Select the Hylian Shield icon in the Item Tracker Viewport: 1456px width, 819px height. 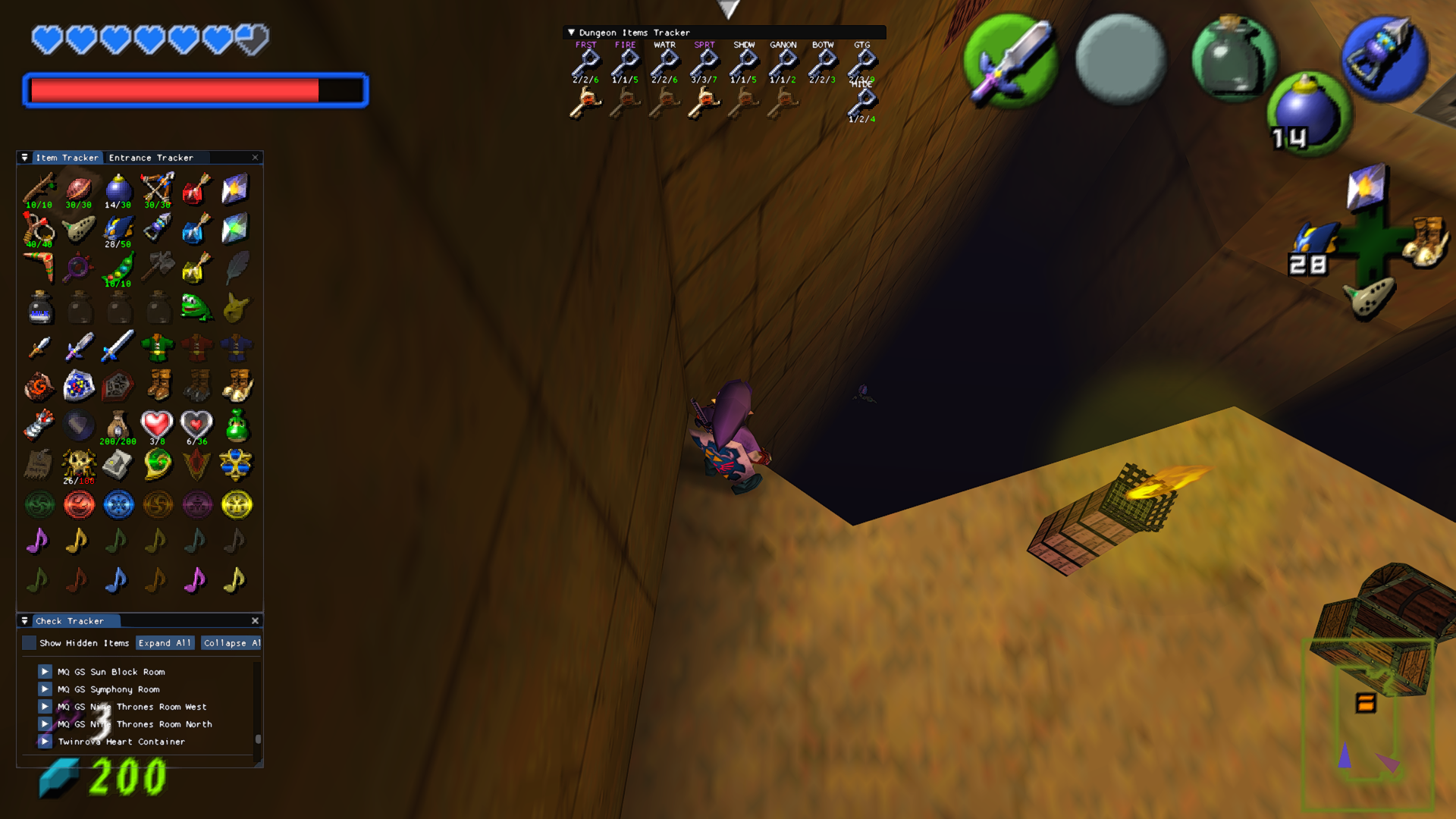click(79, 386)
